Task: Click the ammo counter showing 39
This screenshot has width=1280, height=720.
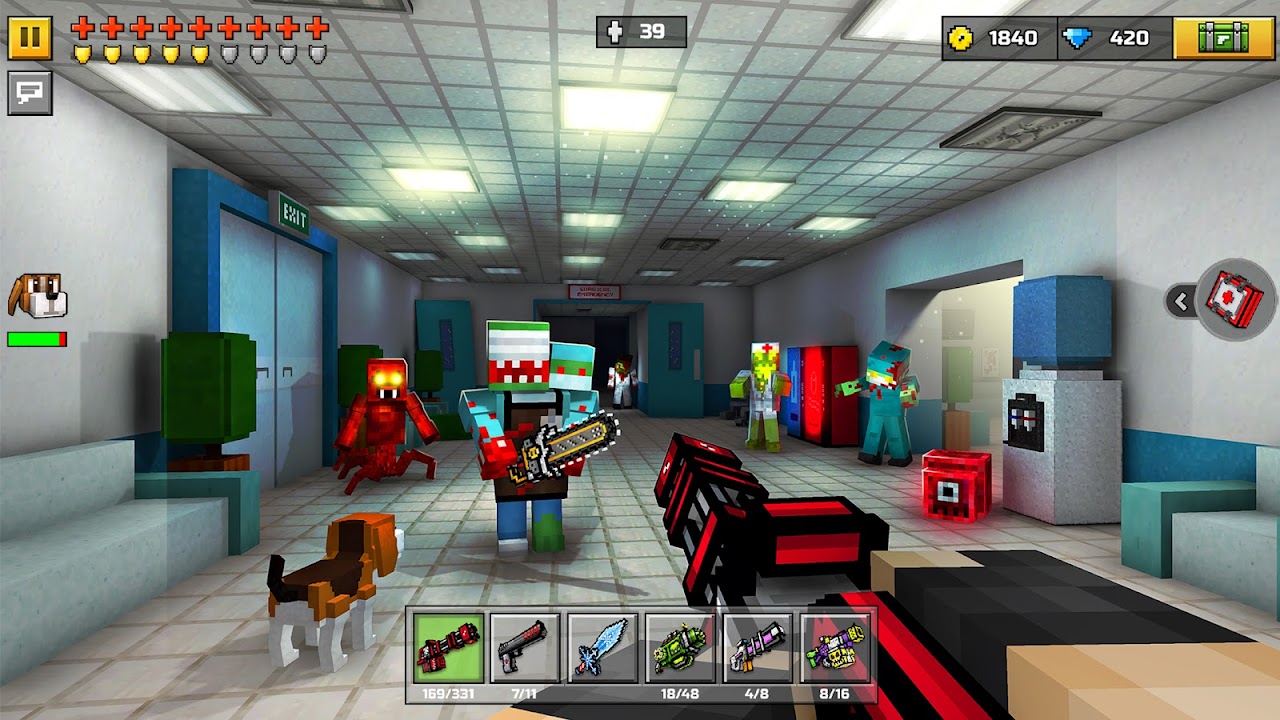Action: 640,33
